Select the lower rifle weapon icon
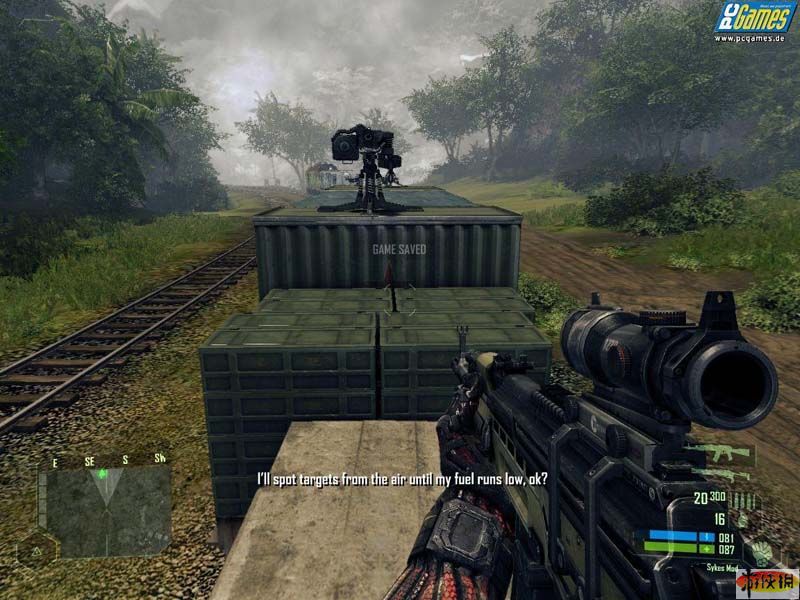 pyautogui.click(x=722, y=473)
